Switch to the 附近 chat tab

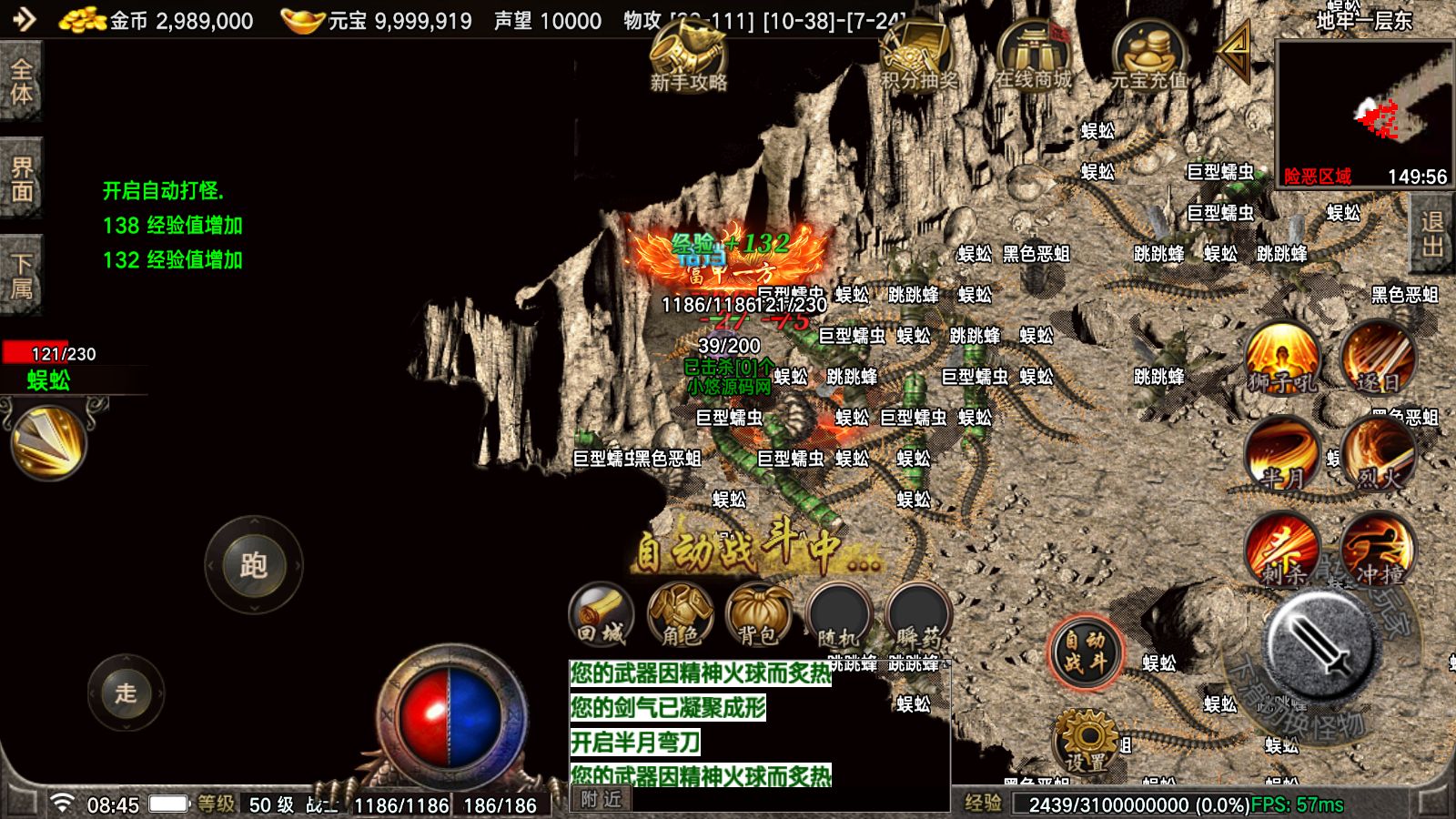point(602,799)
